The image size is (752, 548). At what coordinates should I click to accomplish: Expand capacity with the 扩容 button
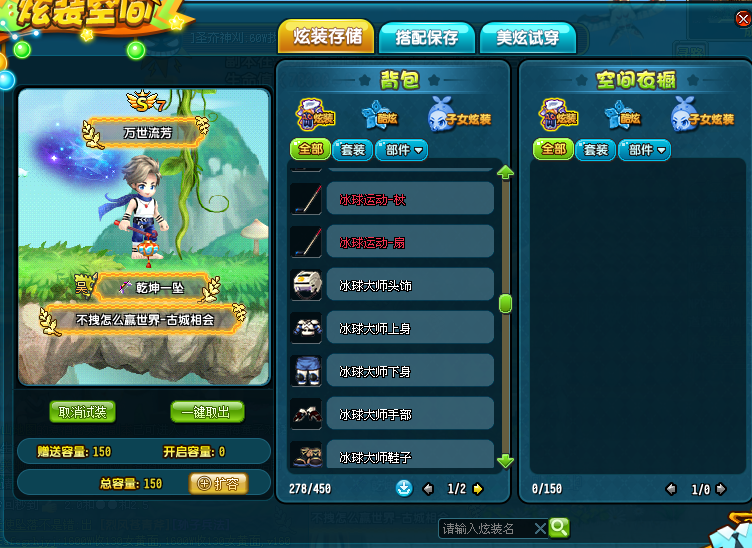(218, 483)
